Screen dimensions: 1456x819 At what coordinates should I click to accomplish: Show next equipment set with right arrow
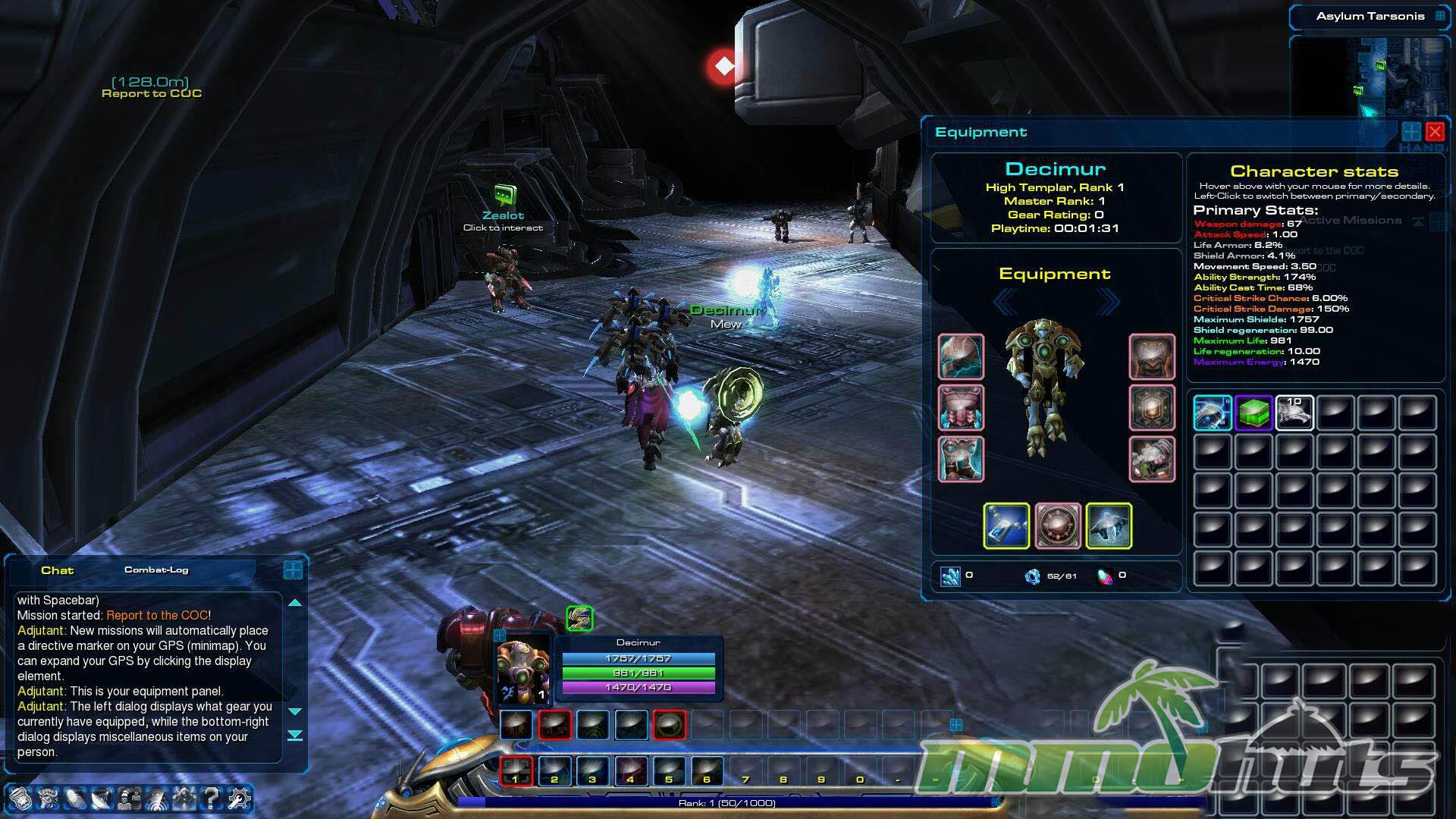coord(1109,303)
